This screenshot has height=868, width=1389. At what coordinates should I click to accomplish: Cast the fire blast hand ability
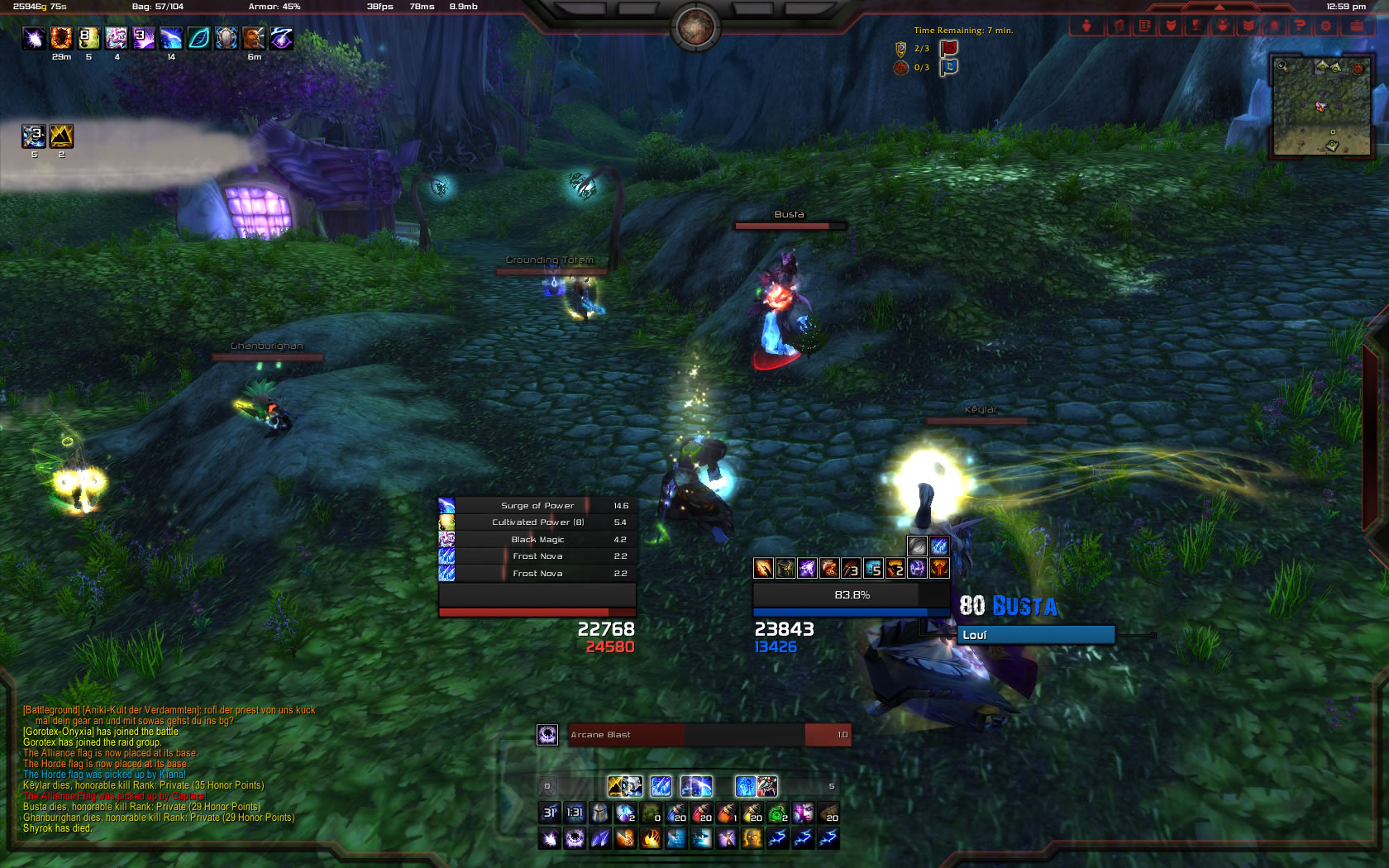(651, 839)
